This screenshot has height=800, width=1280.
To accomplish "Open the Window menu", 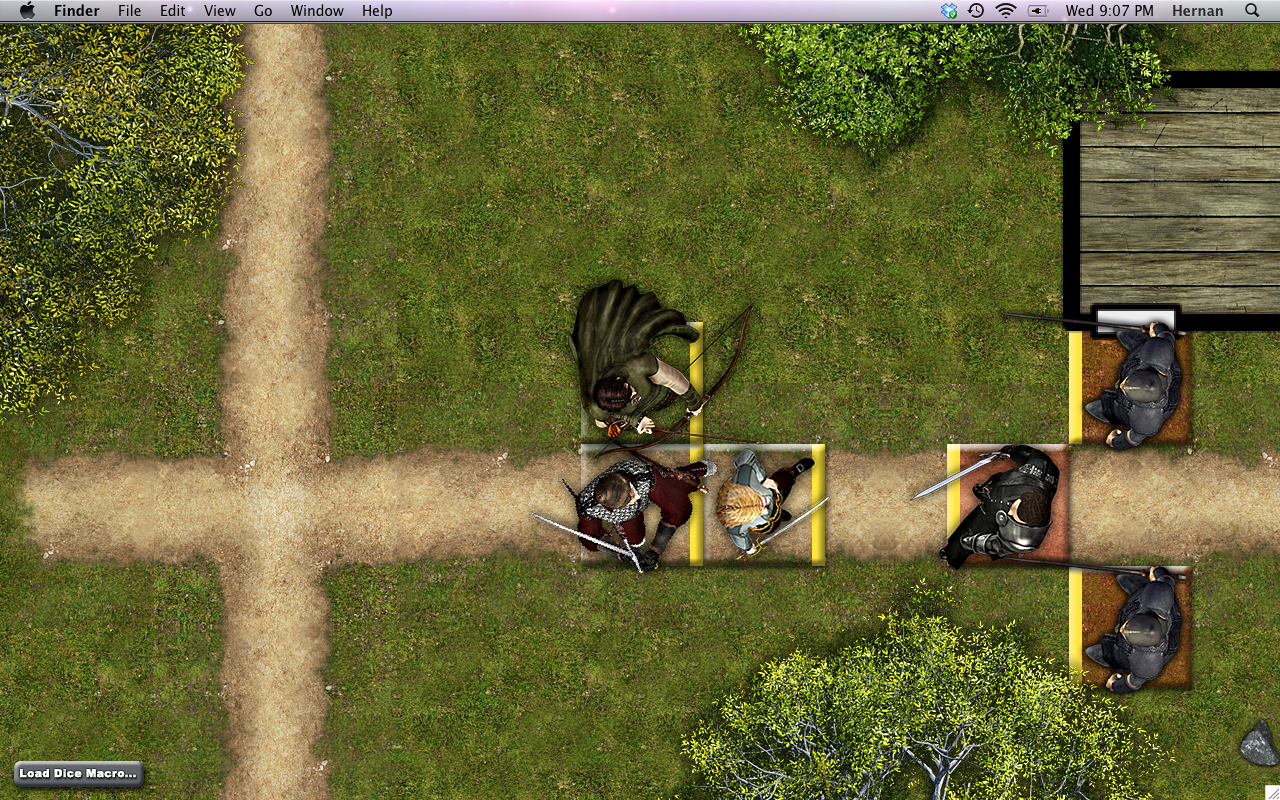I will 316,10.
